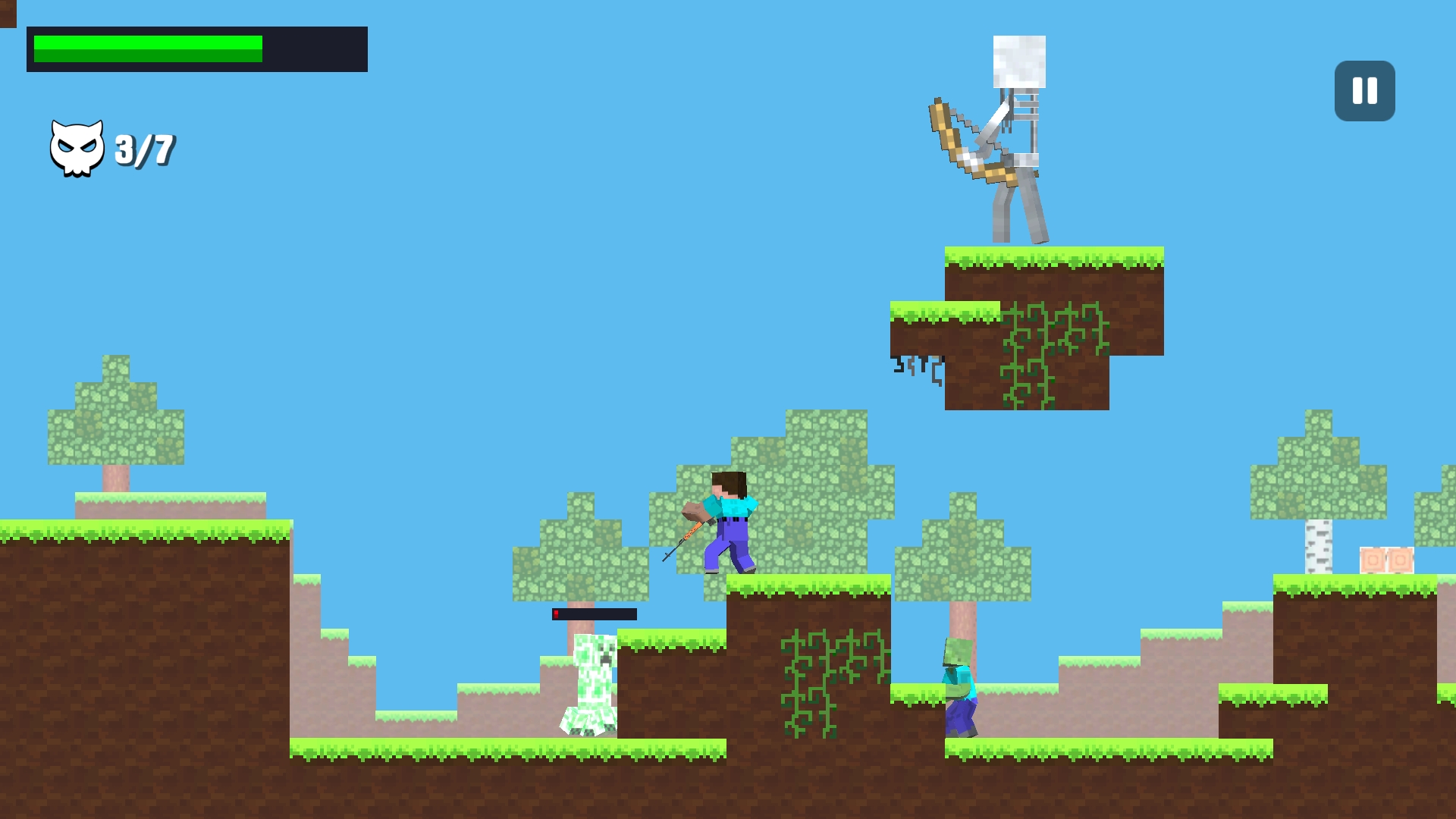Click the 3/7 kill count text
1456x819 pixels.
point(144,148)
